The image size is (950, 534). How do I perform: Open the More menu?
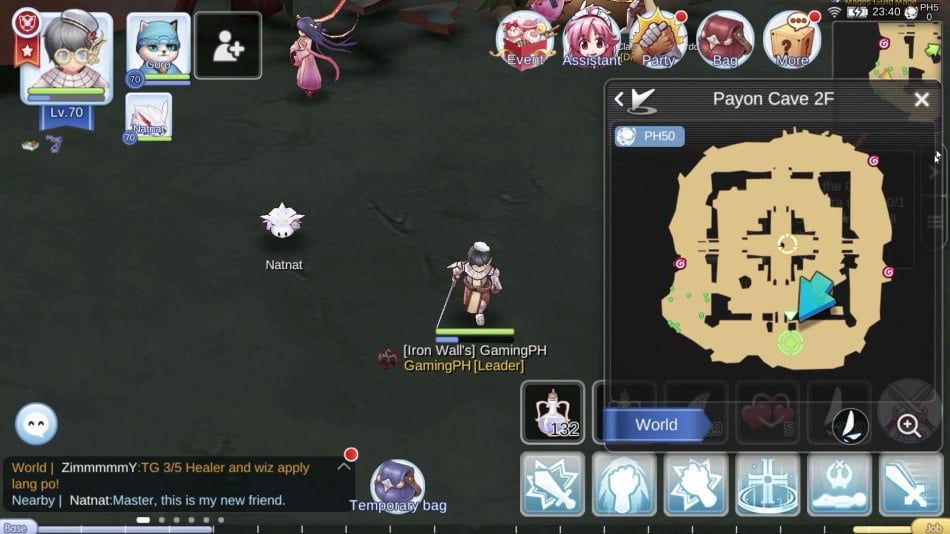tap(792, 40)
